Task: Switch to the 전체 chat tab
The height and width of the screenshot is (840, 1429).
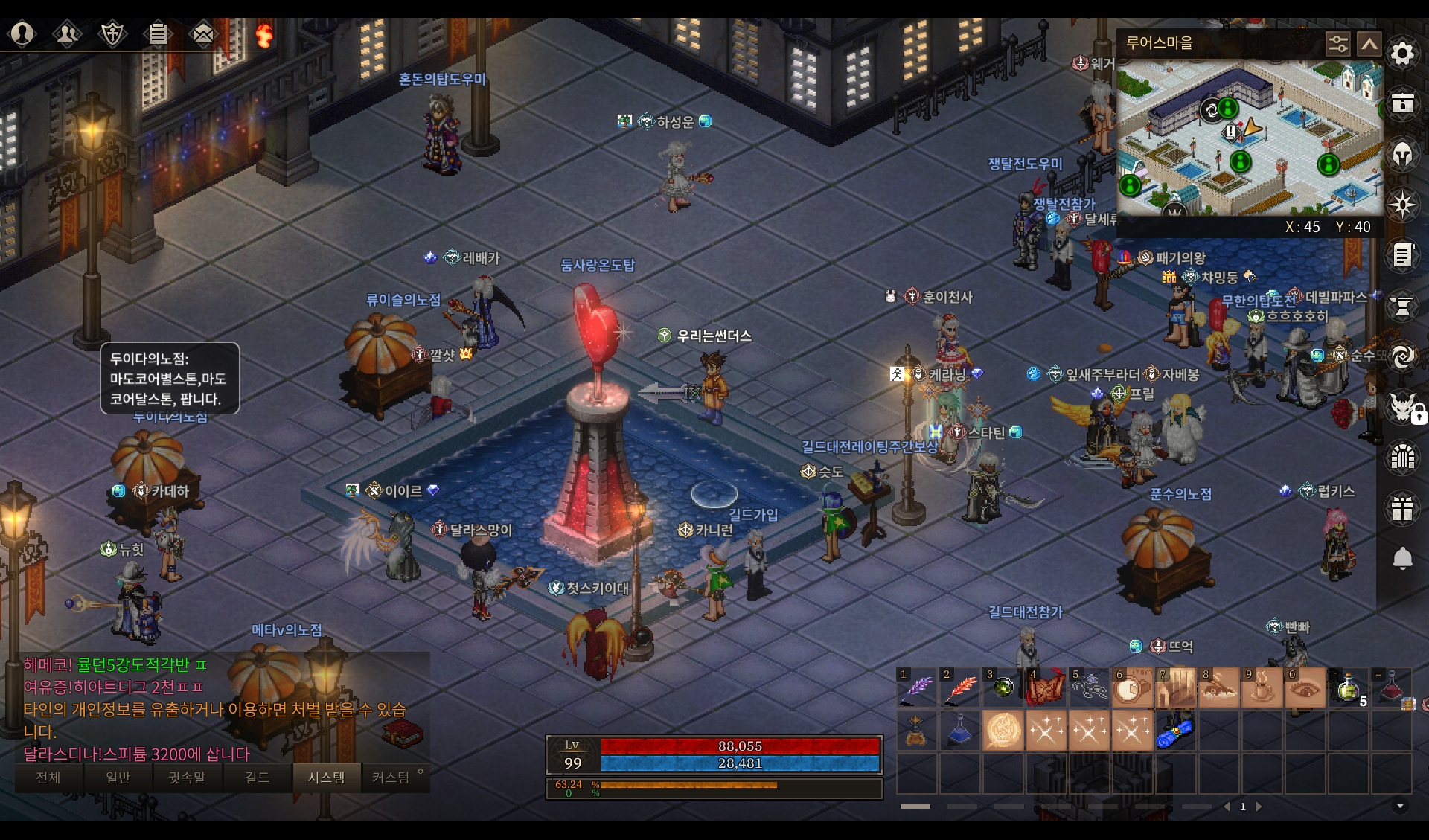Action: point(48,778)
